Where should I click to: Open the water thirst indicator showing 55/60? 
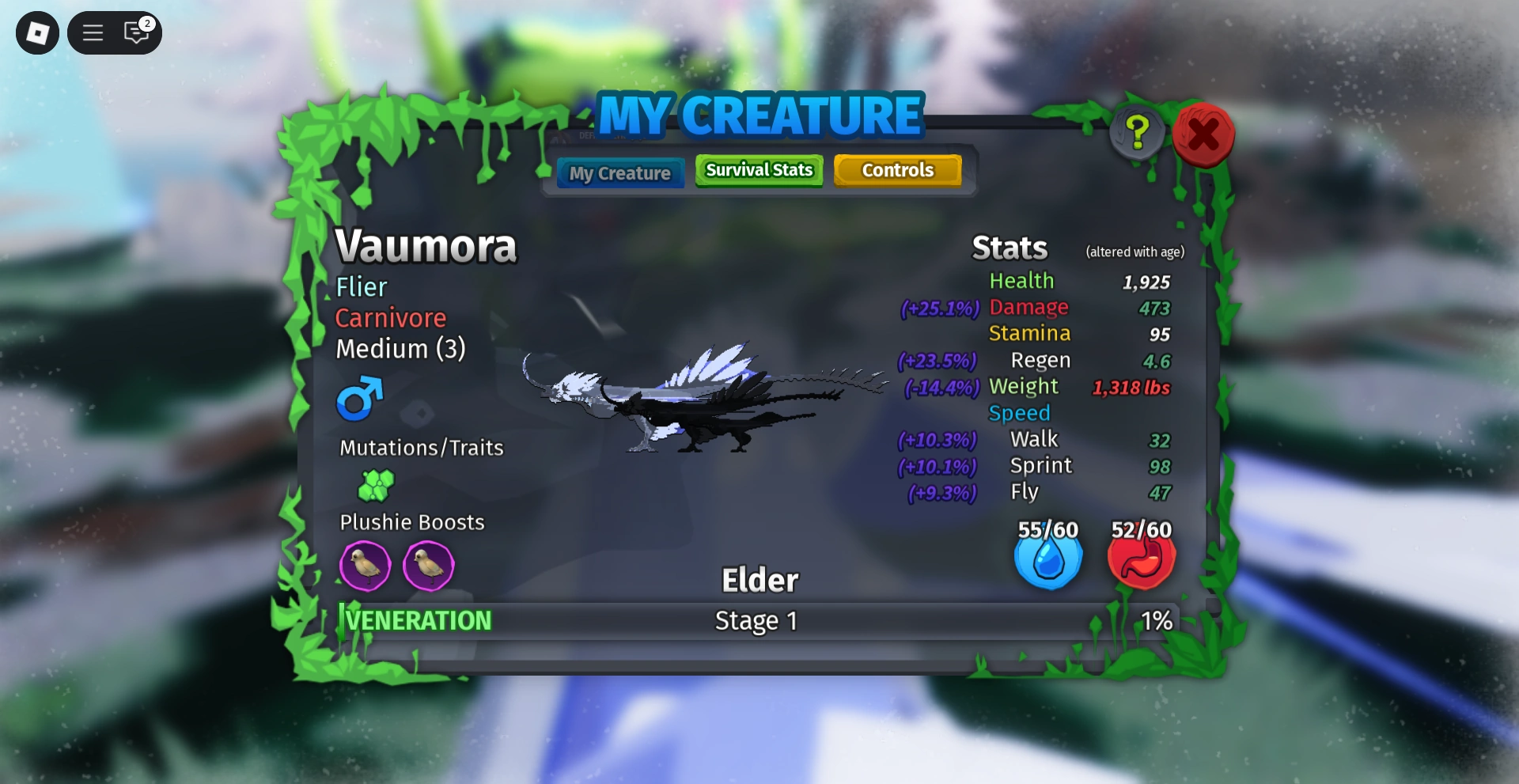point(1048,559)
